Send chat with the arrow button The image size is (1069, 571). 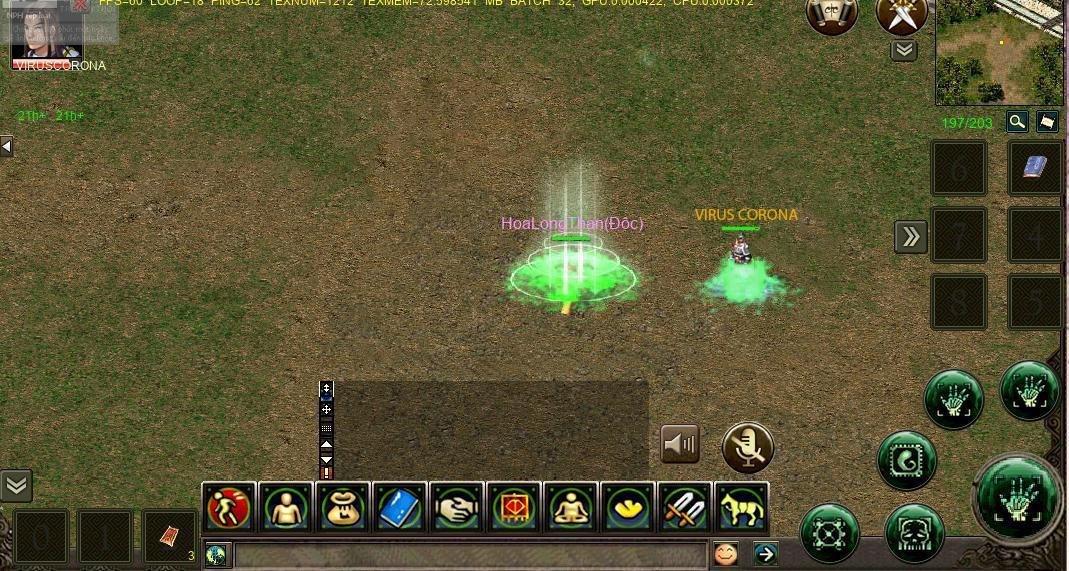coord(765,553)
